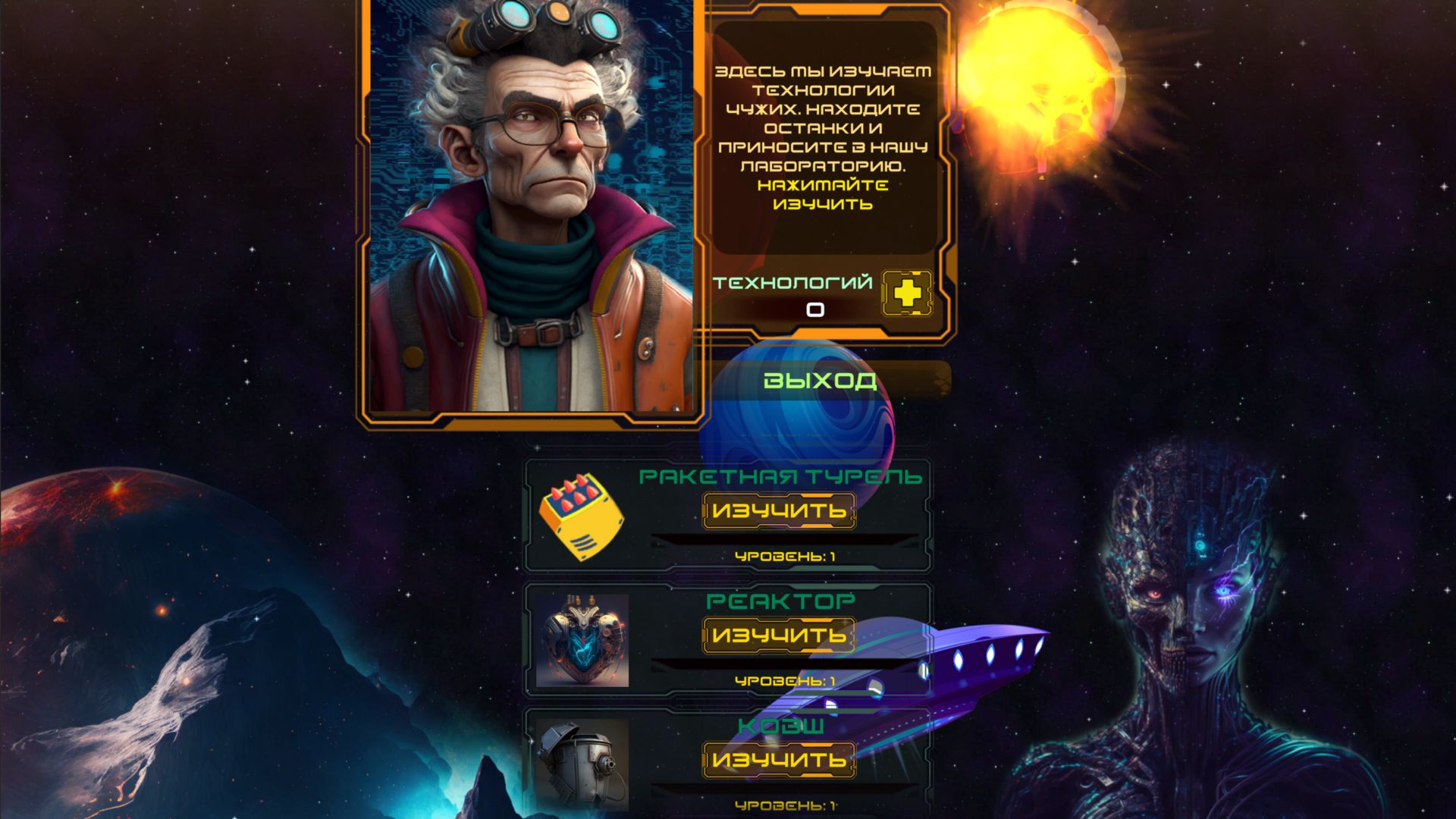
Task: Click the orange-framed dialogue panel
Action: [x=827, y=136]
